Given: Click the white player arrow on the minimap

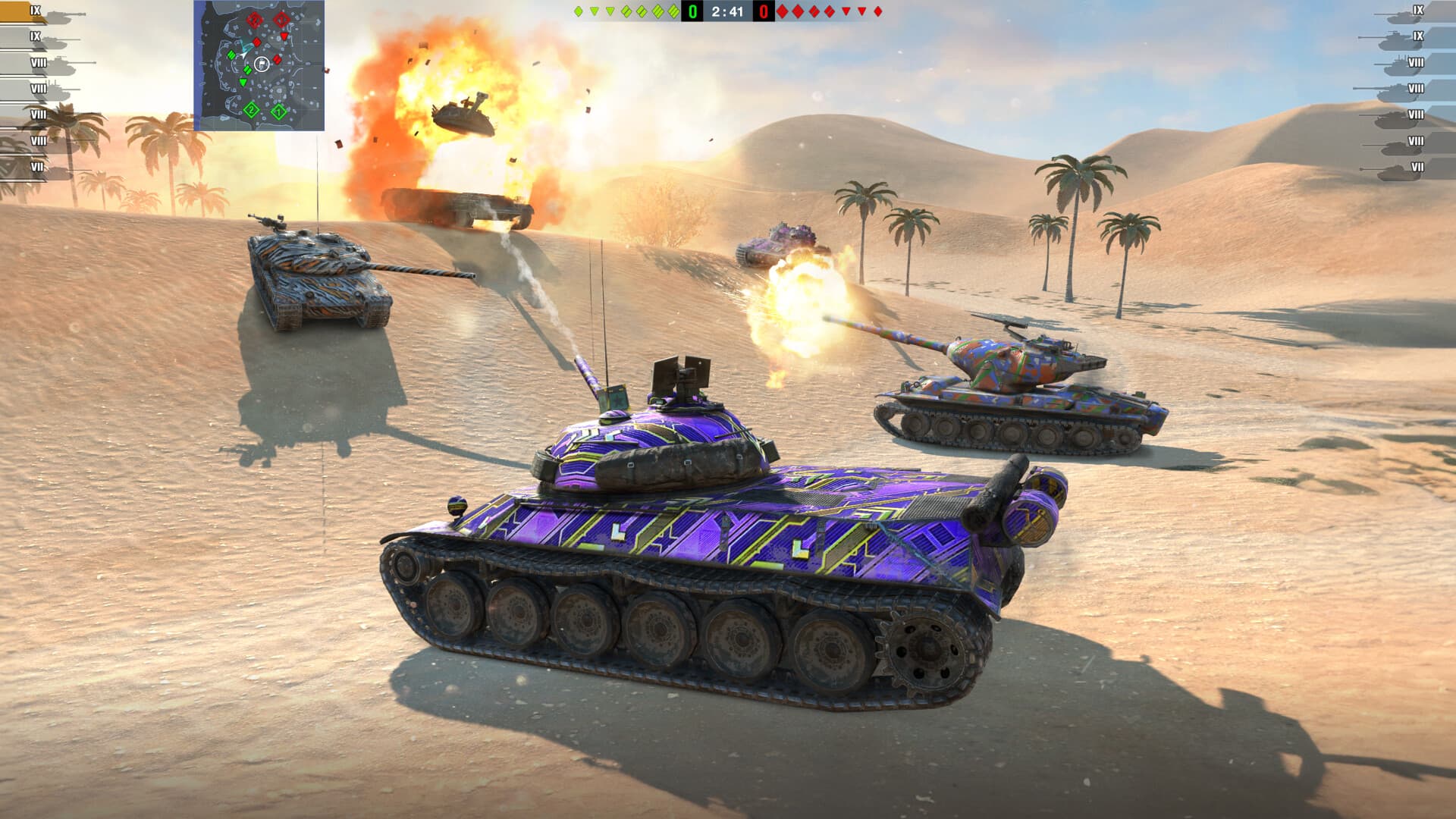Looking at the screenshot, I should point(243,55).
